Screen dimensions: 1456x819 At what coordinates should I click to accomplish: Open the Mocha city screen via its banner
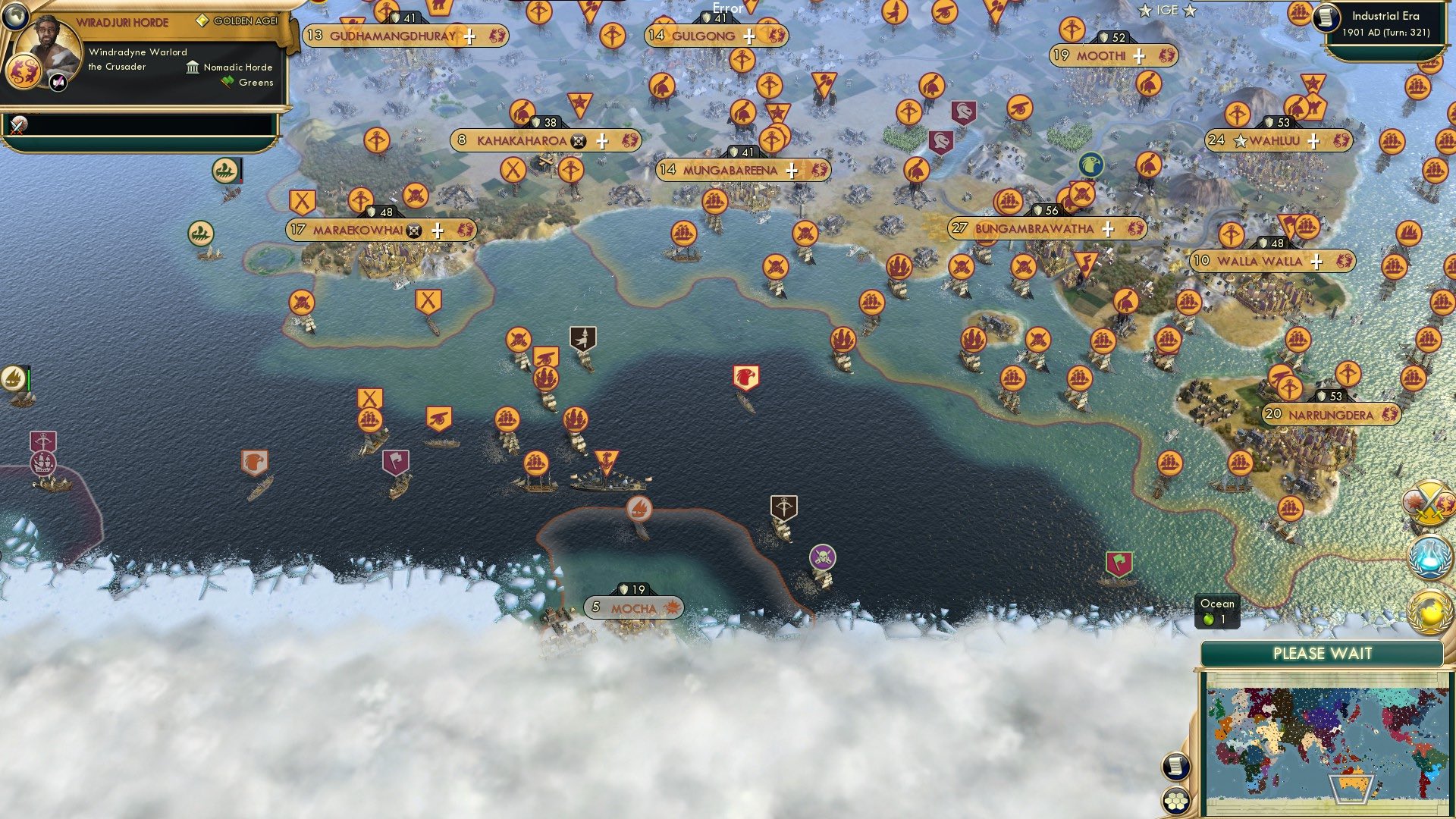pyautogui.click(x=634, y=607)
